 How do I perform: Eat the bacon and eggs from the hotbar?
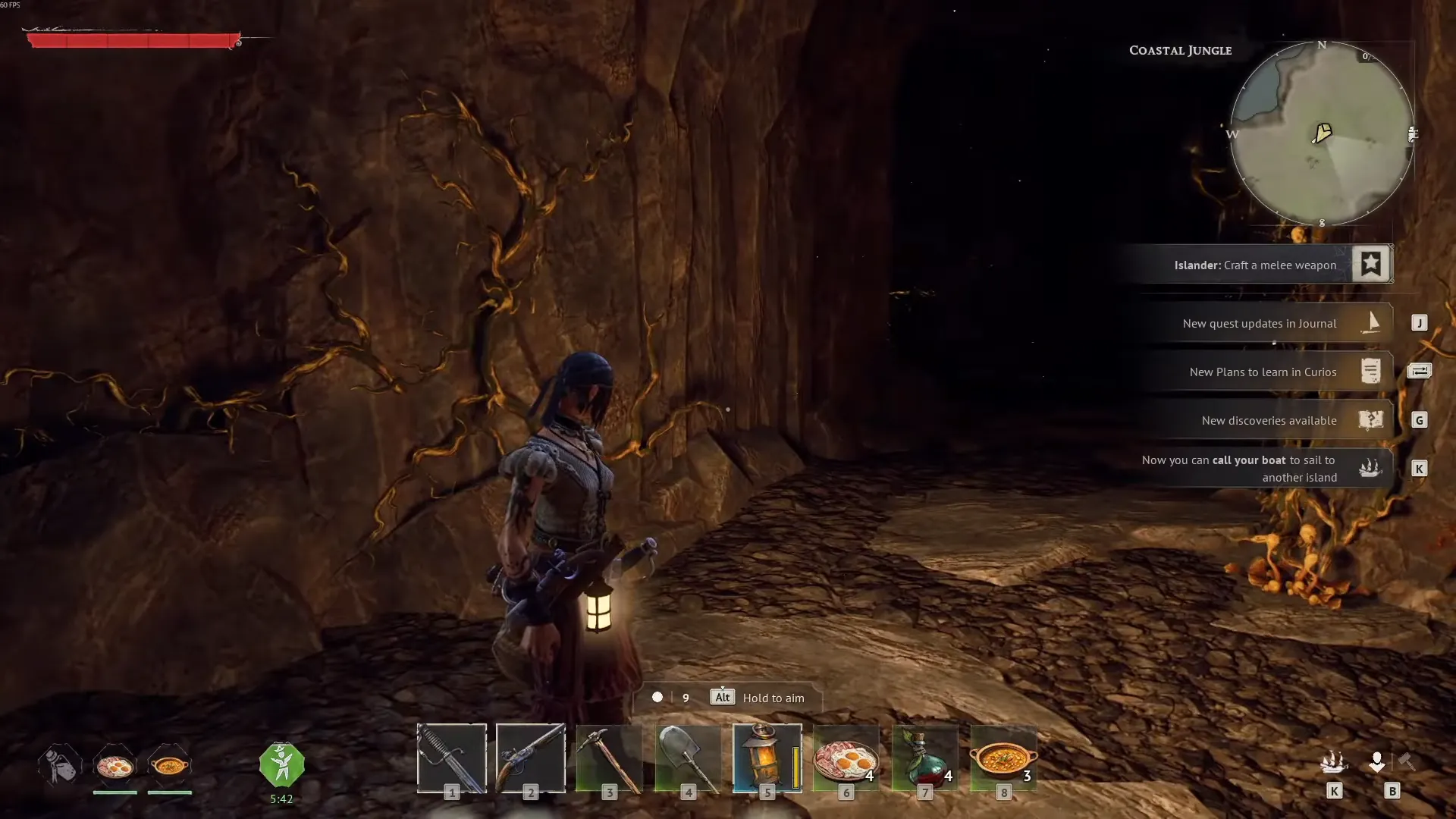click(846, 758)
